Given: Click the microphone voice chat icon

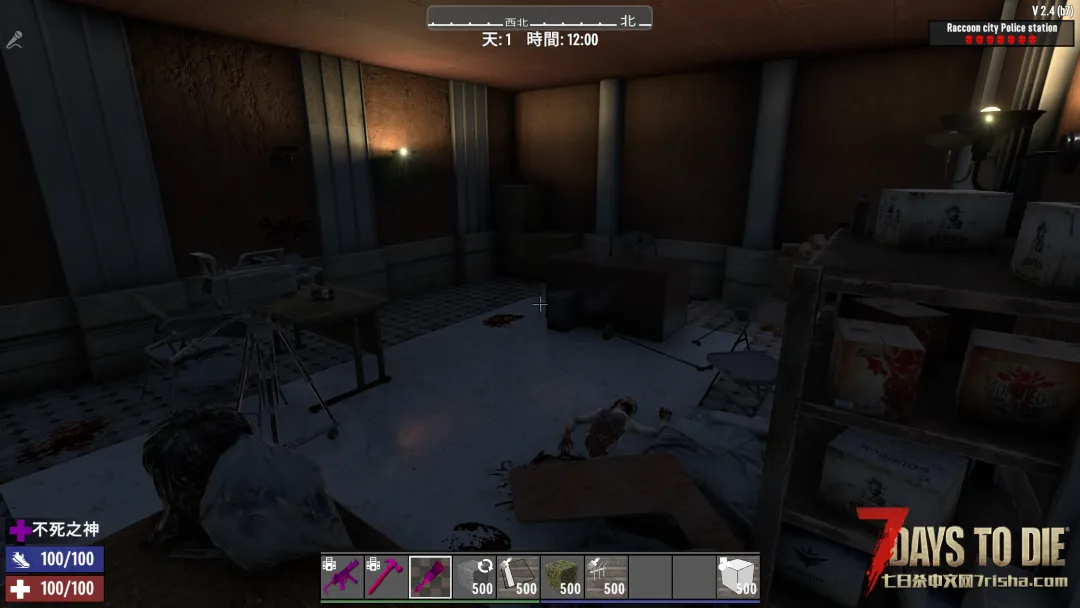Looking at the screenshot, I should point(14,40).
